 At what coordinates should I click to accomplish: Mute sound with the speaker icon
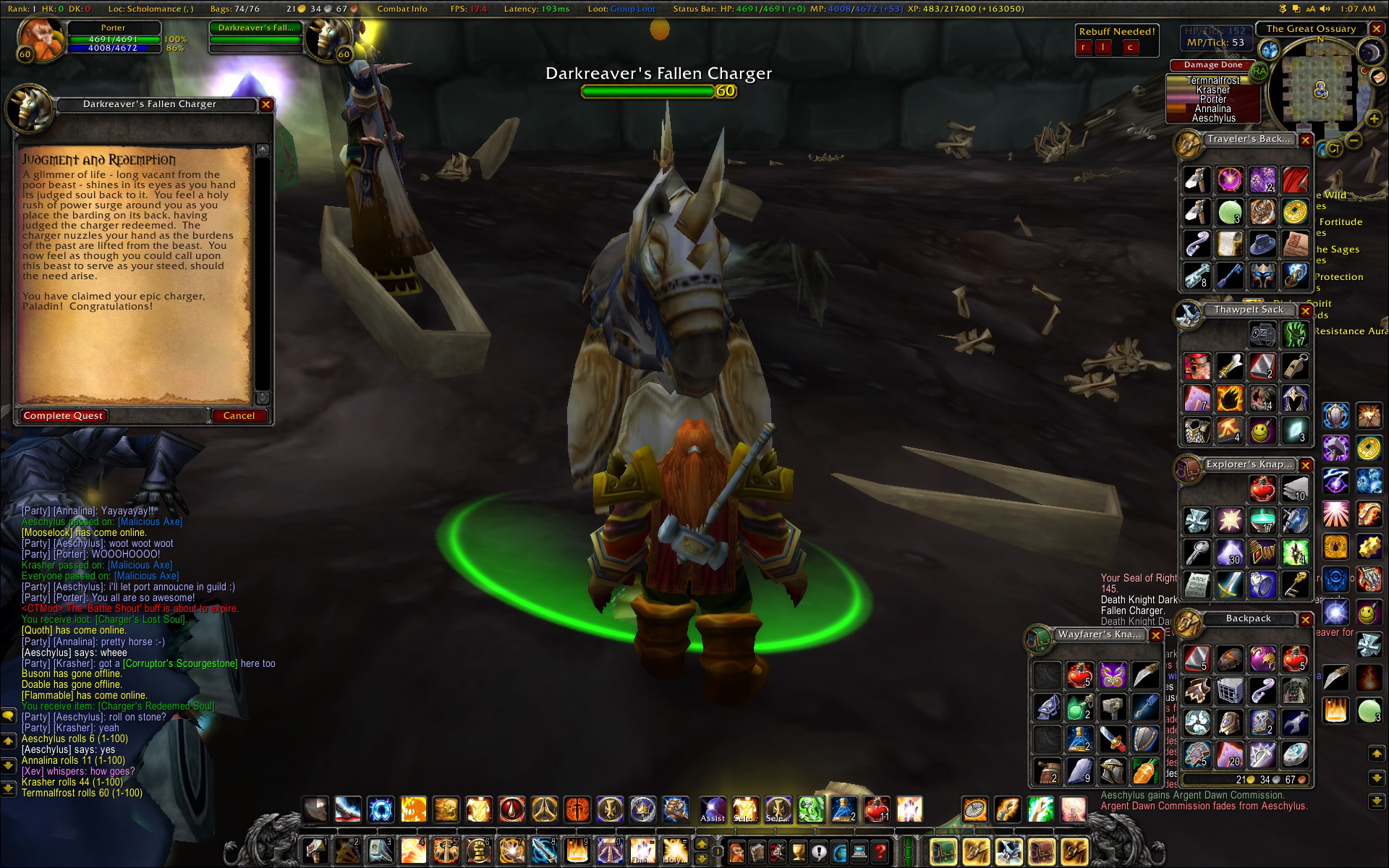pyautogui.click(x=1325, y=9)
